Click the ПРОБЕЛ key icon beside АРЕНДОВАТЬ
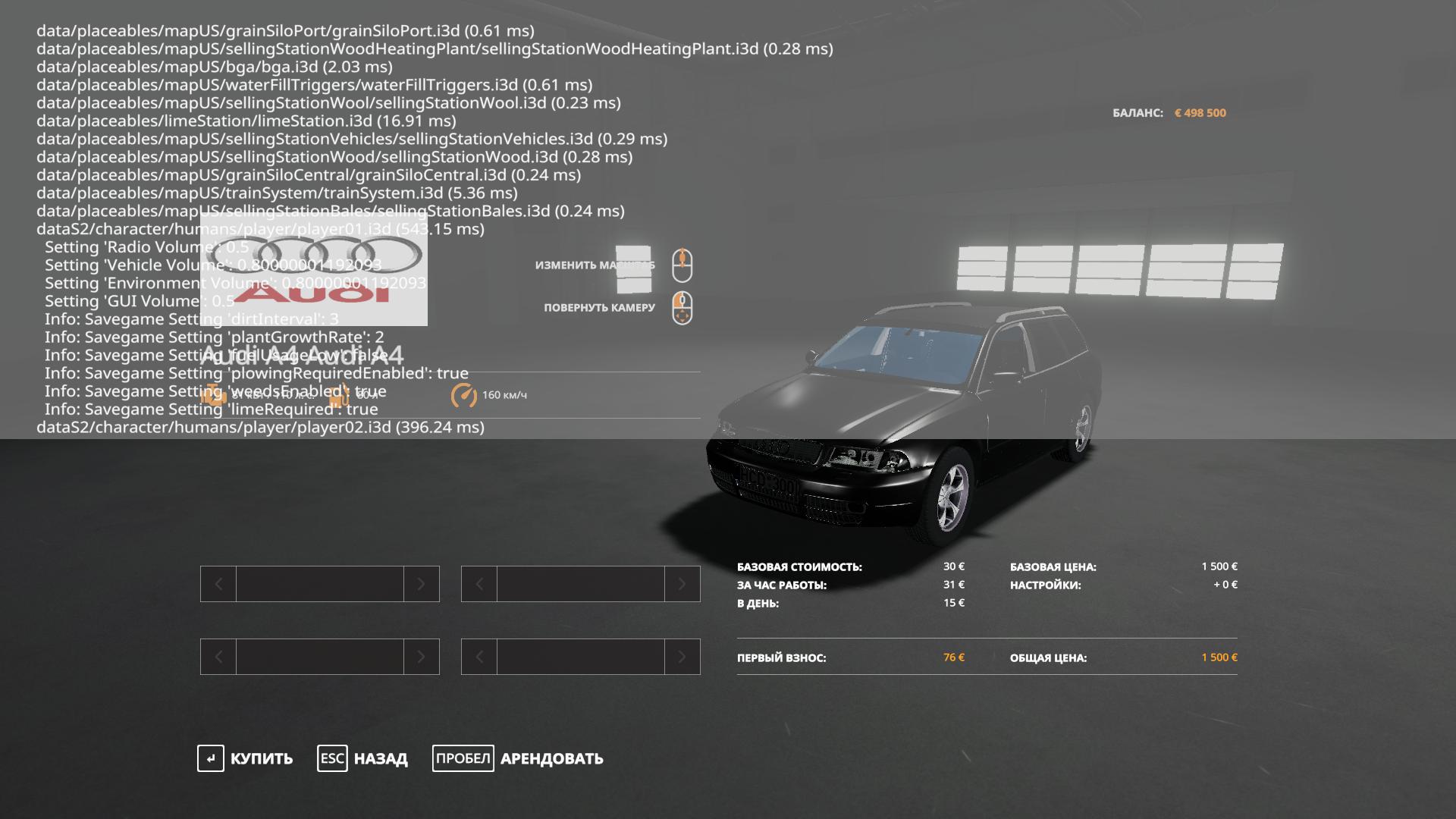The image size is (1456, 819). coord(463,758)
